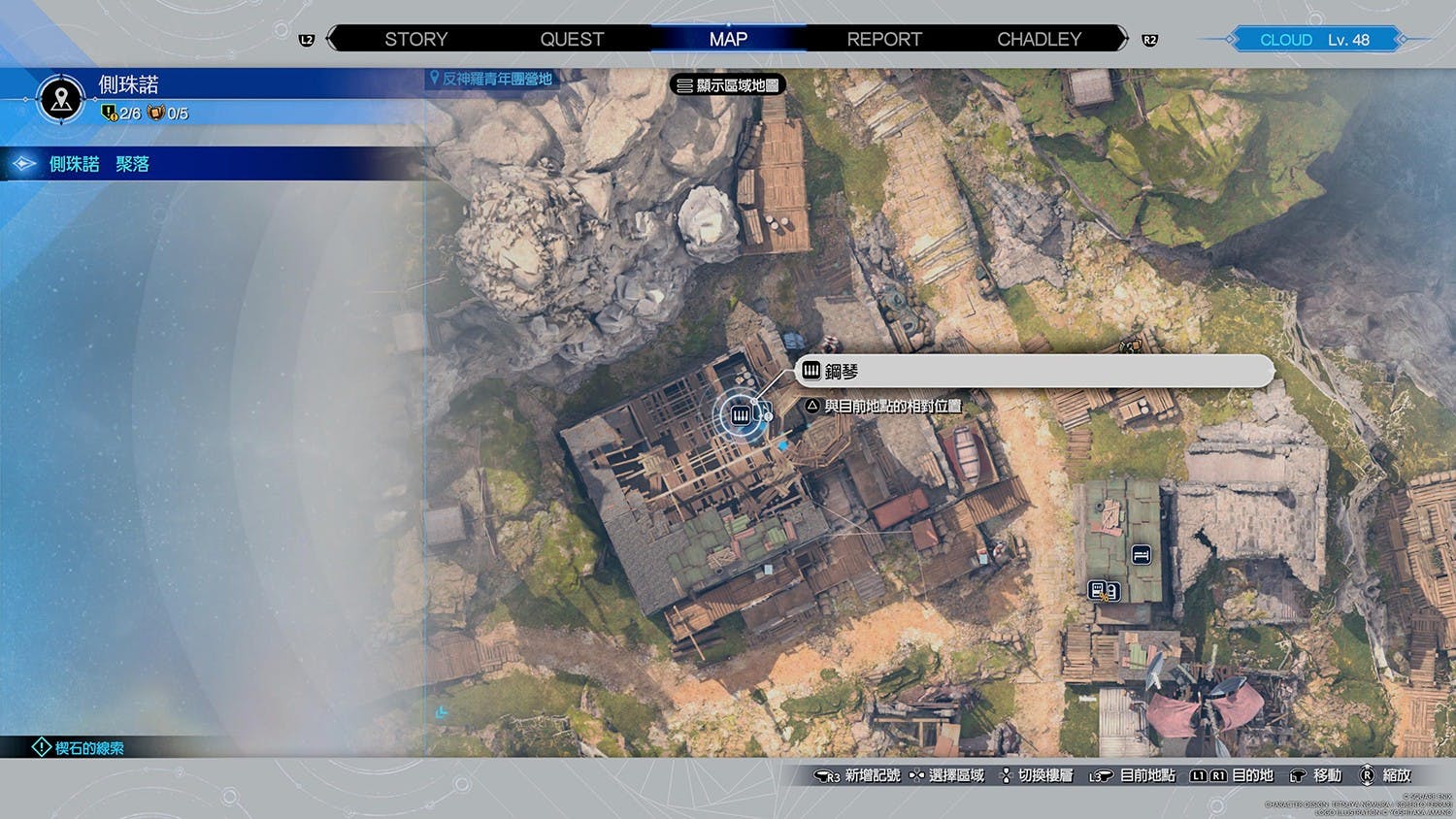Click the 側珠諾 region header icon

[62, 98]
